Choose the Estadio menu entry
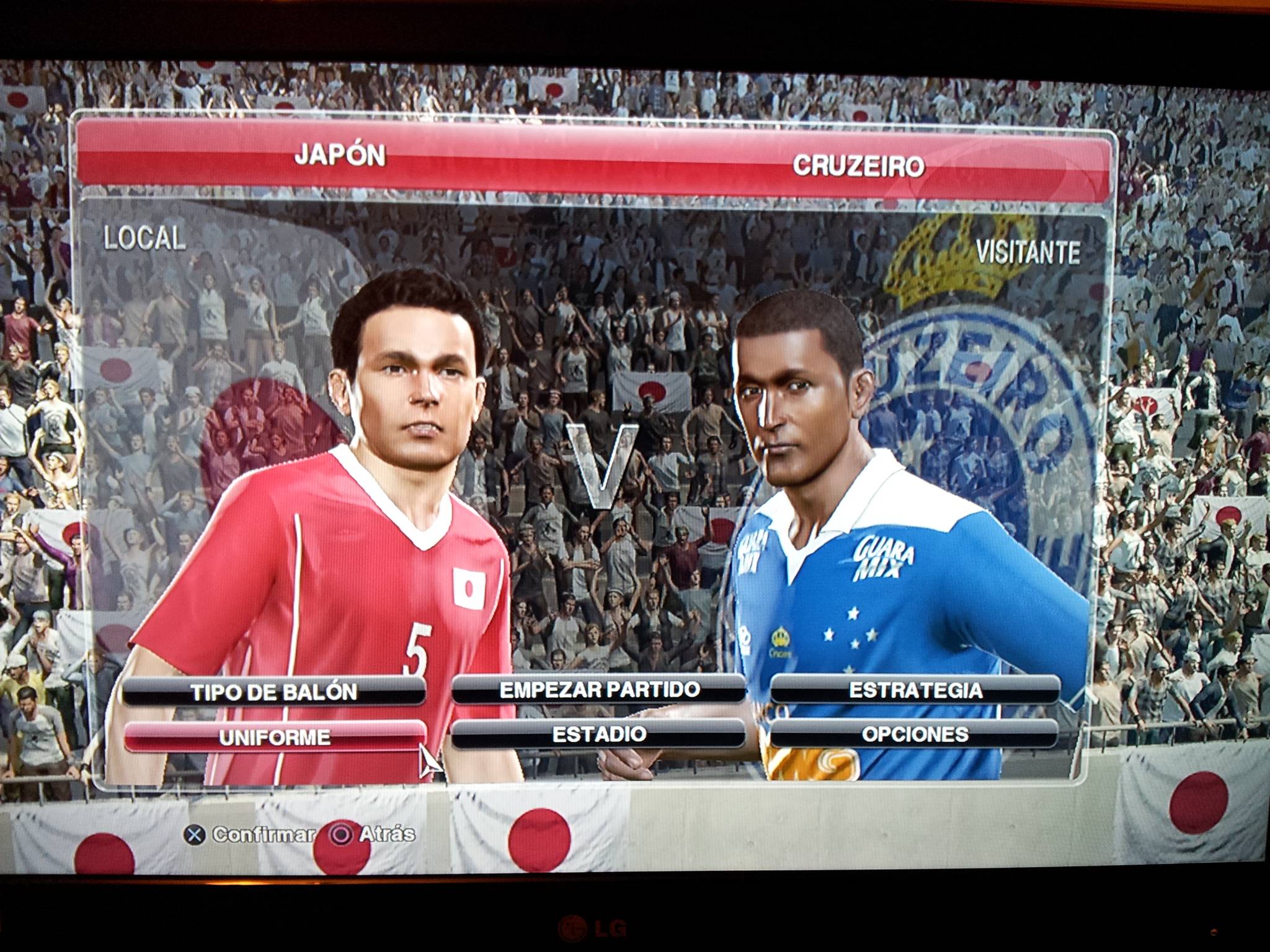 click(599, 734)
